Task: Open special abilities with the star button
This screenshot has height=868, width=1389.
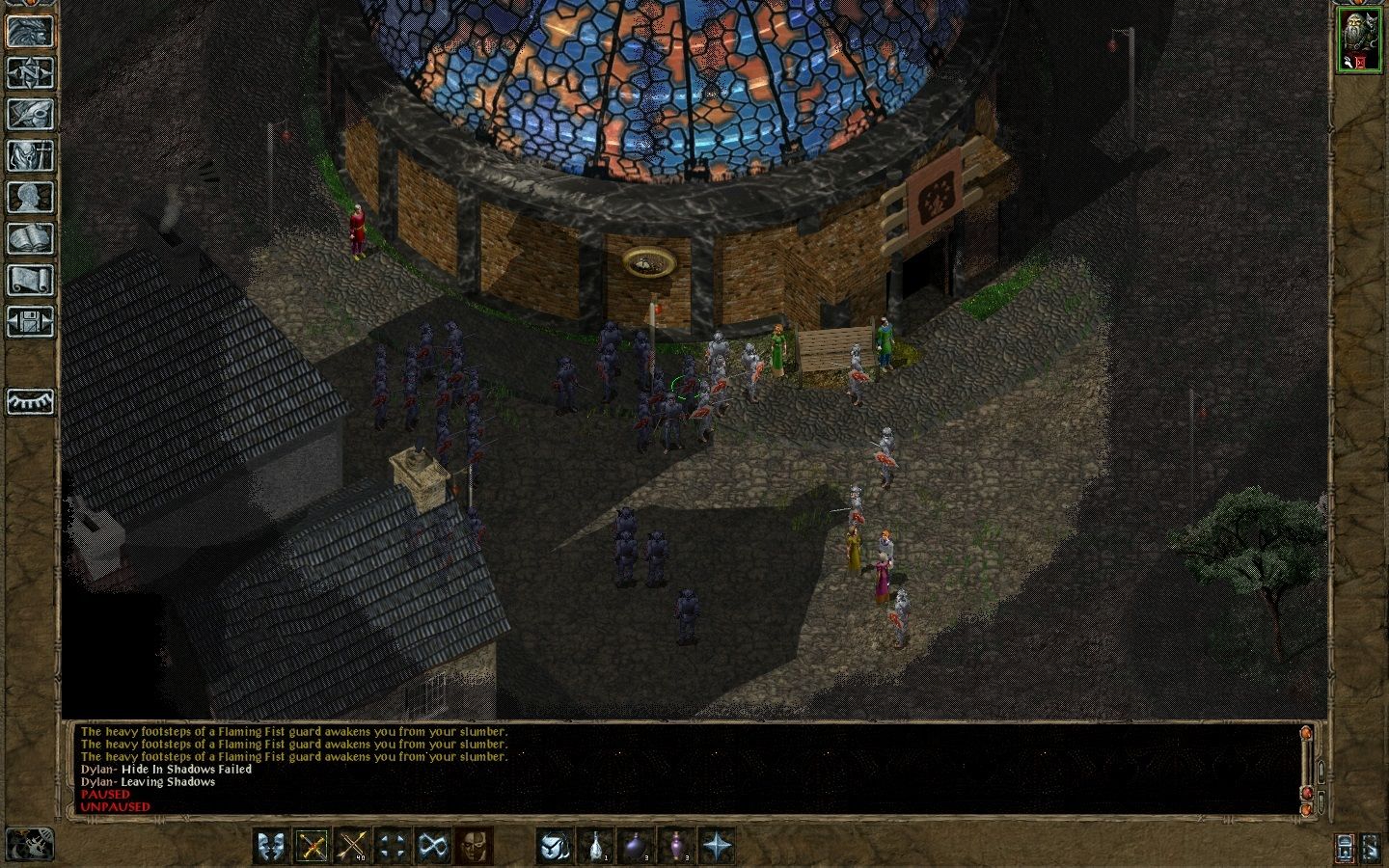Action: pos(717,846)
